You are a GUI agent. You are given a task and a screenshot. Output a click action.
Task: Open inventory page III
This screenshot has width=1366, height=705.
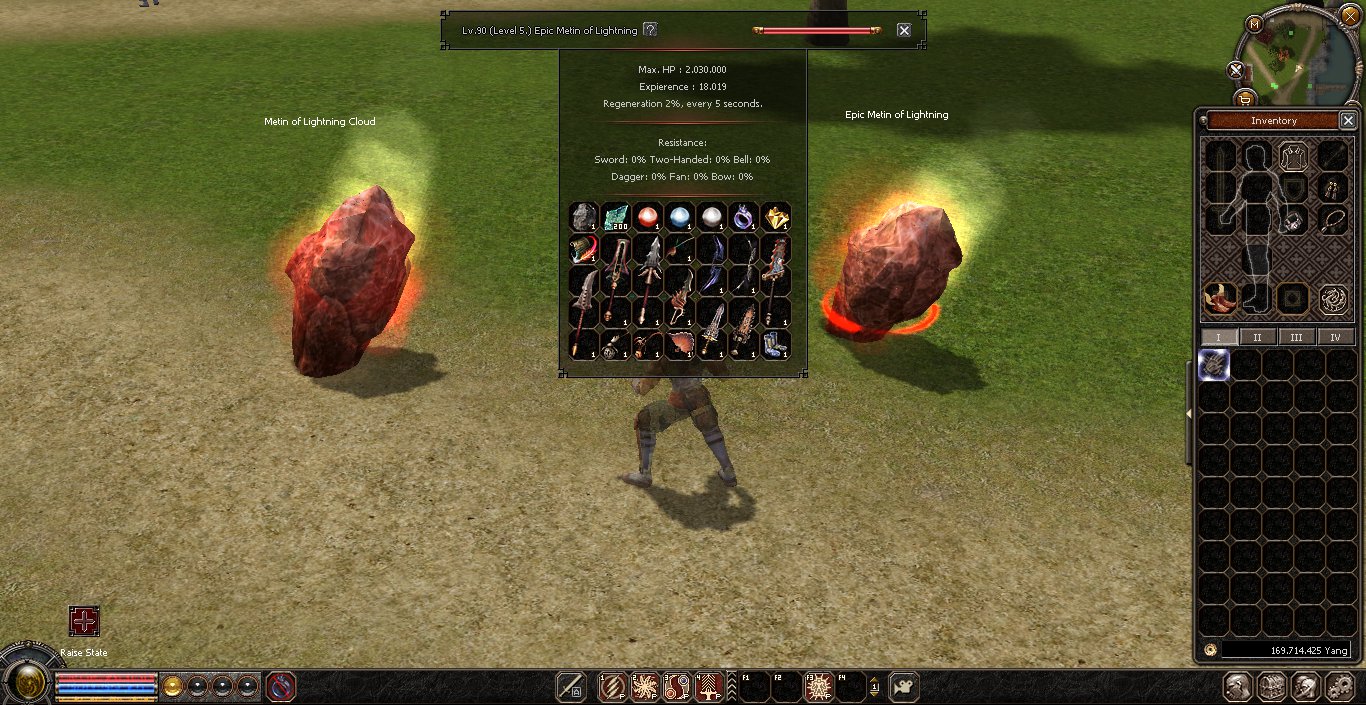(1296, 337)
